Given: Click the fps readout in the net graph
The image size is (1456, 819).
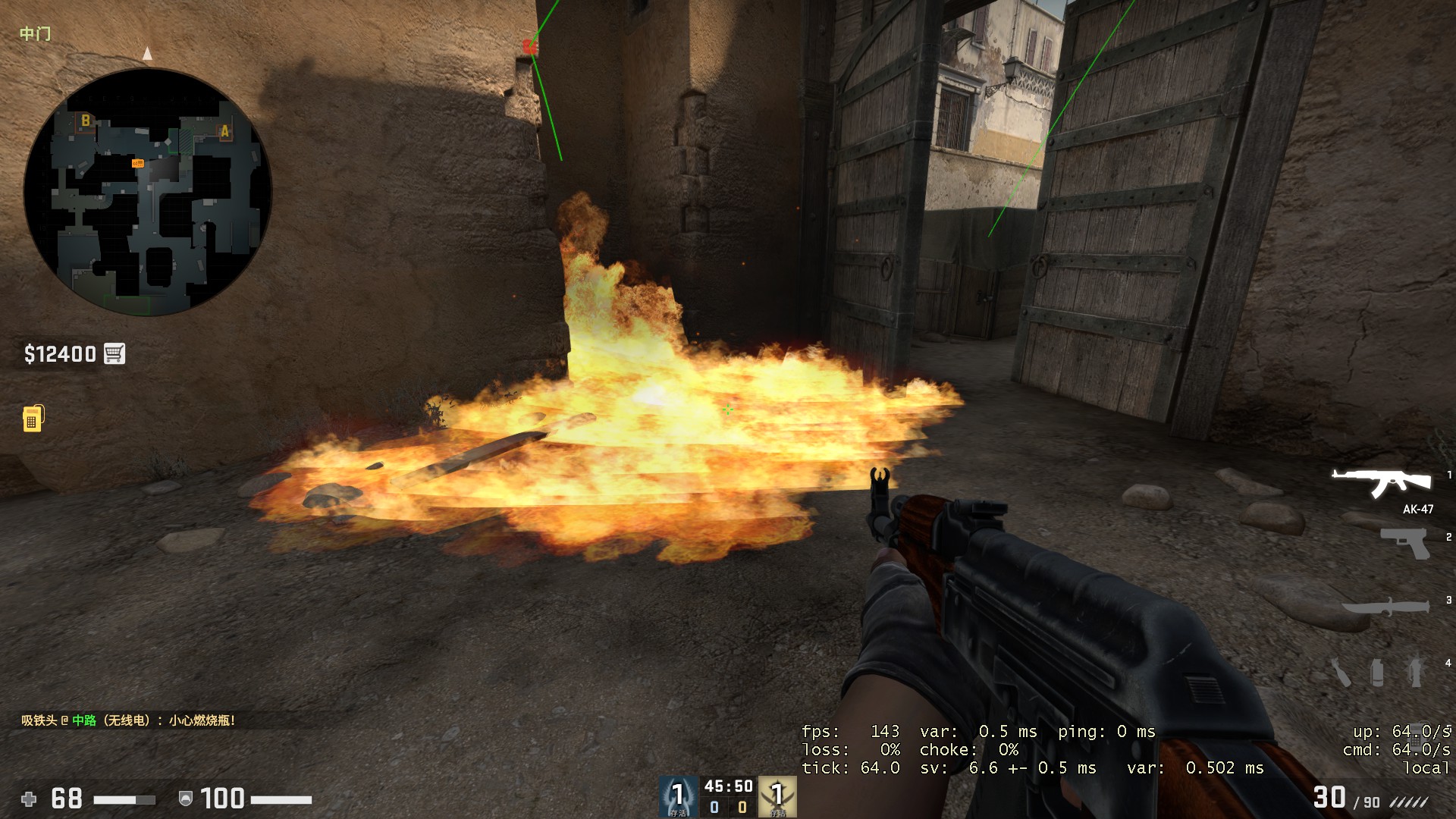Looking at the screenshot, I should (x=849, y=732).
